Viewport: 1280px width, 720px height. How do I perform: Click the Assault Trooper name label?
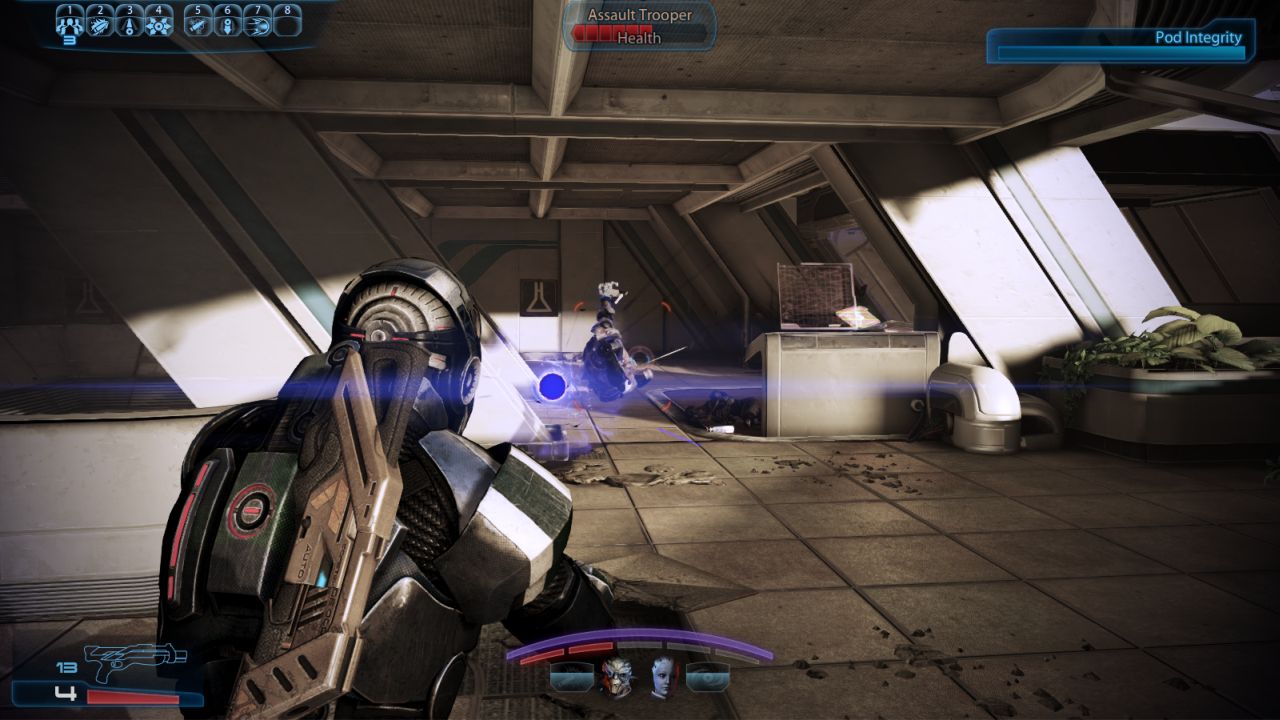pos(638,15)
